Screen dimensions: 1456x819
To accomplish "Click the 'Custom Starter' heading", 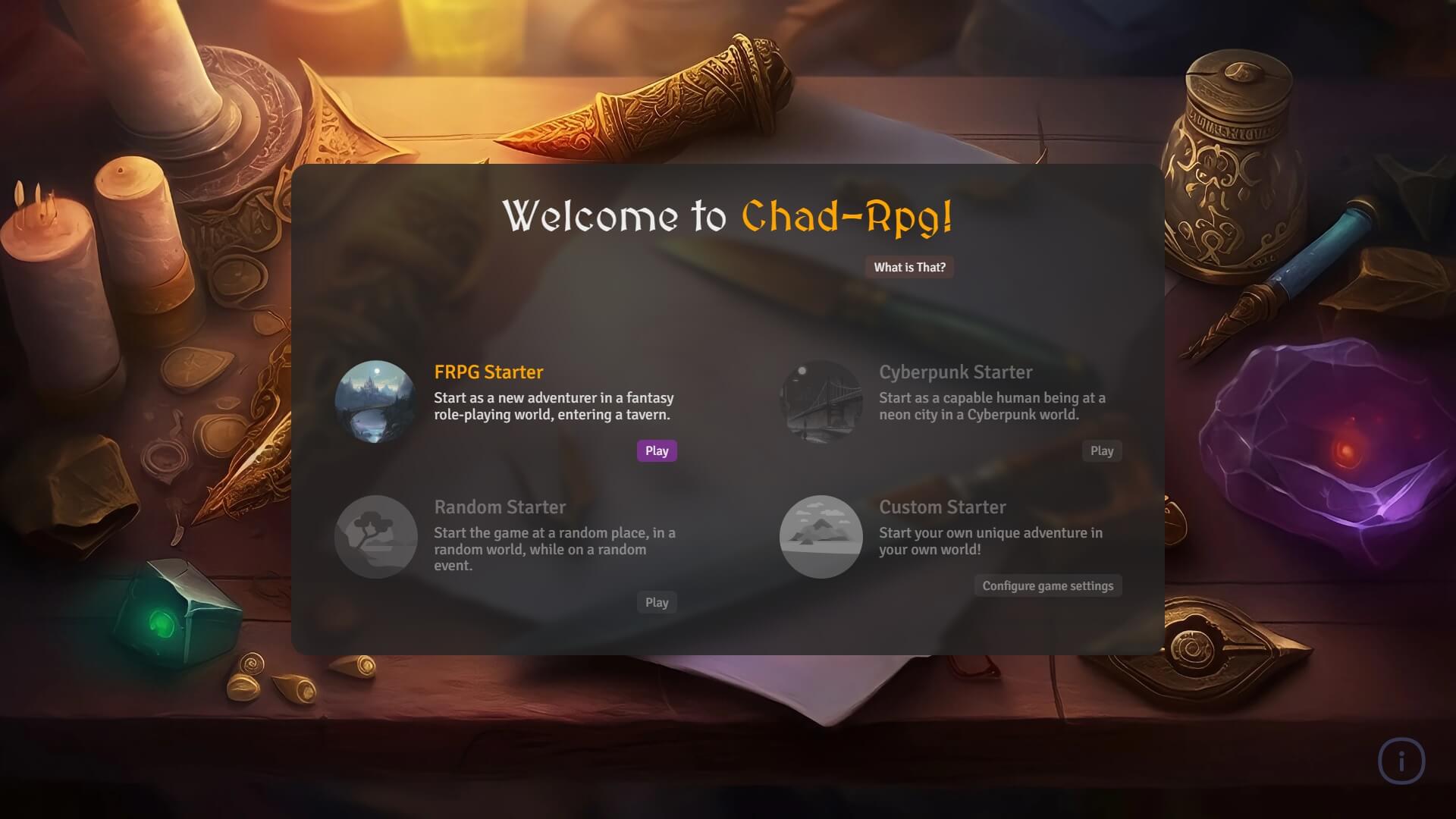I will point(943,507).
